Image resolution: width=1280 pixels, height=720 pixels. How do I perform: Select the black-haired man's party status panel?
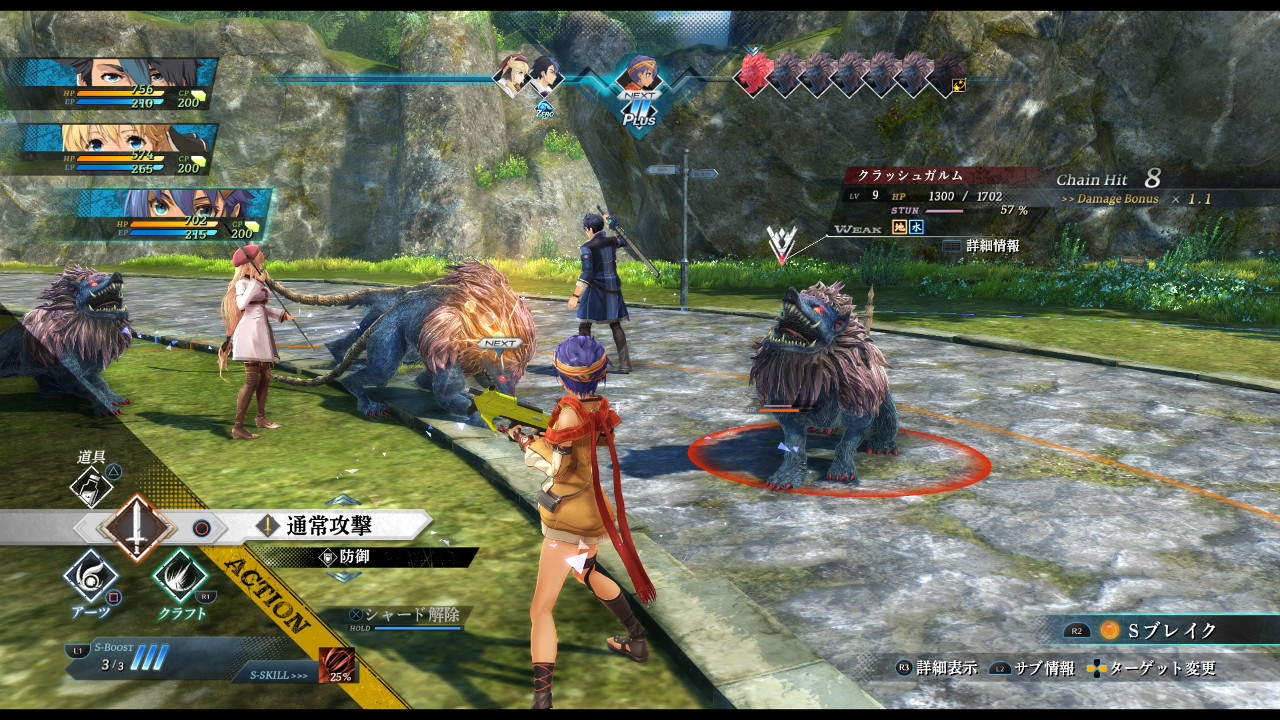(x=110, y=84)
